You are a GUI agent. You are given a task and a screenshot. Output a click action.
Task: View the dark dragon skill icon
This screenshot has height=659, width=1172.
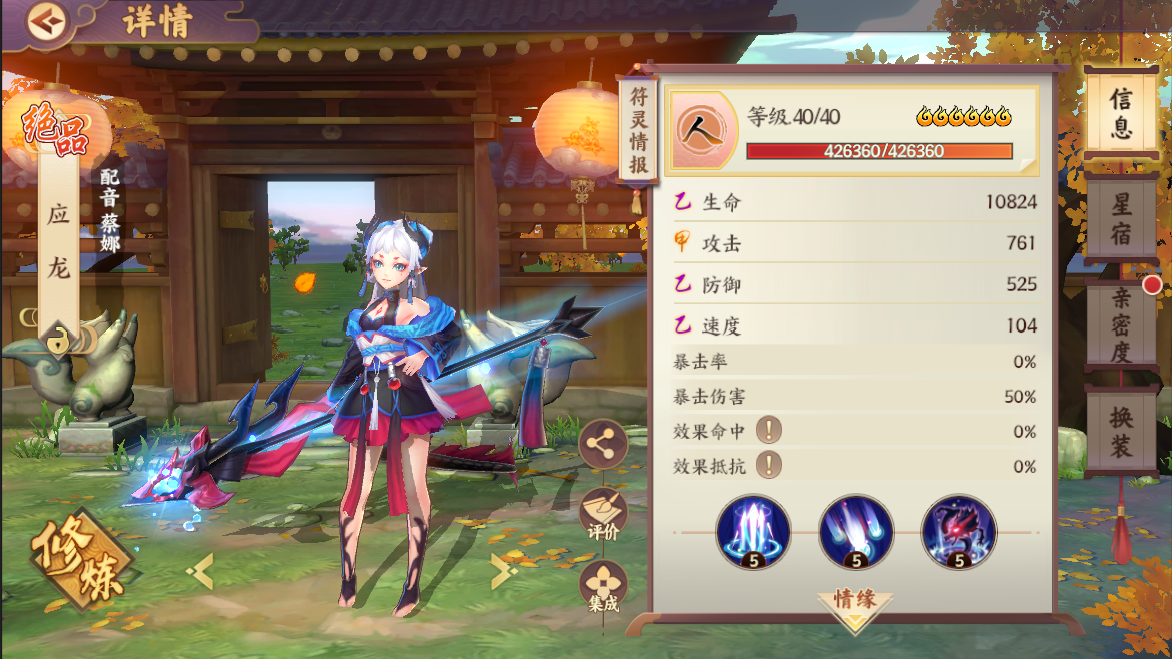tap(958, 531)
